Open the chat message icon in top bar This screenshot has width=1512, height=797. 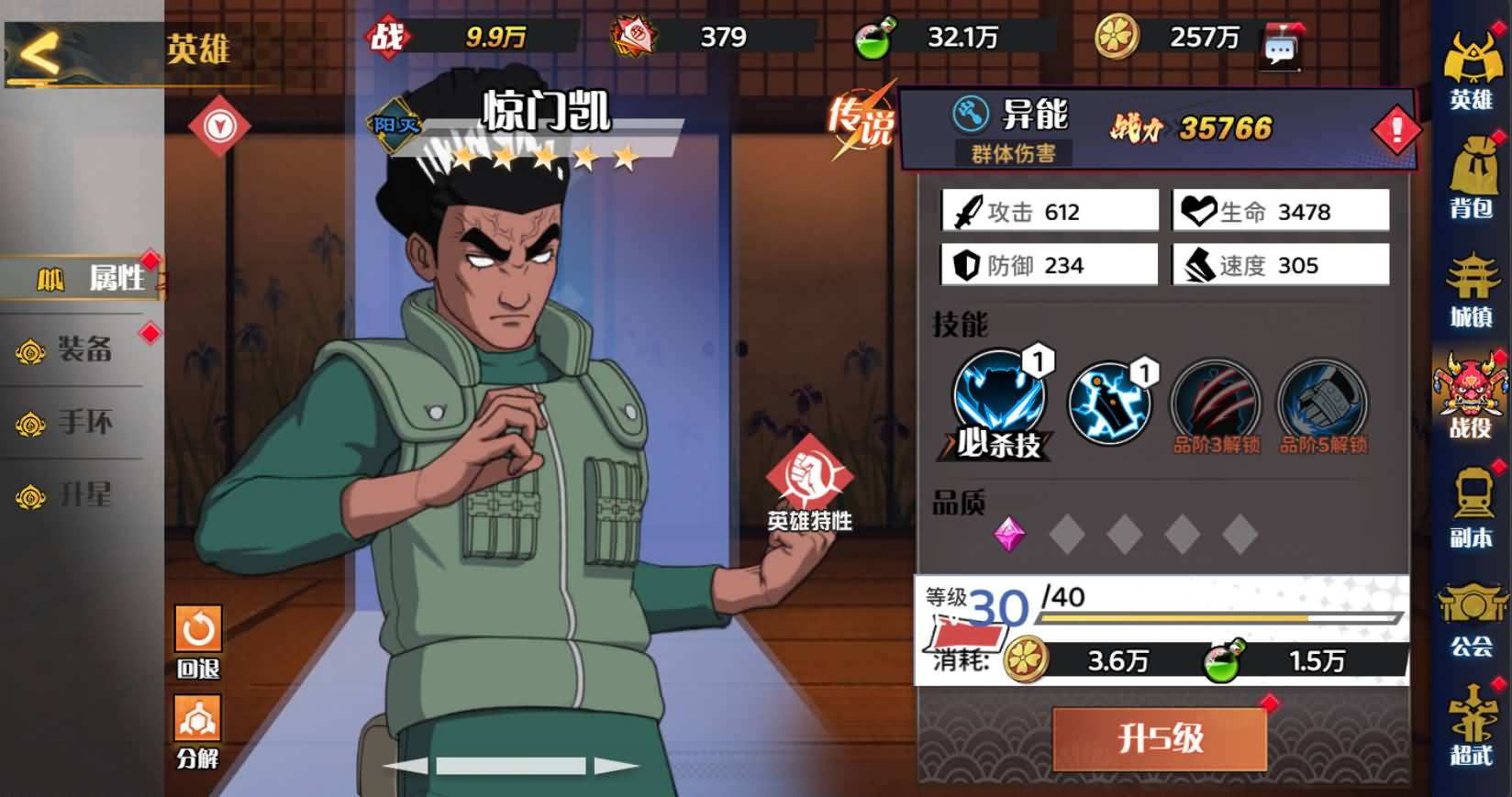(1283, 44)
